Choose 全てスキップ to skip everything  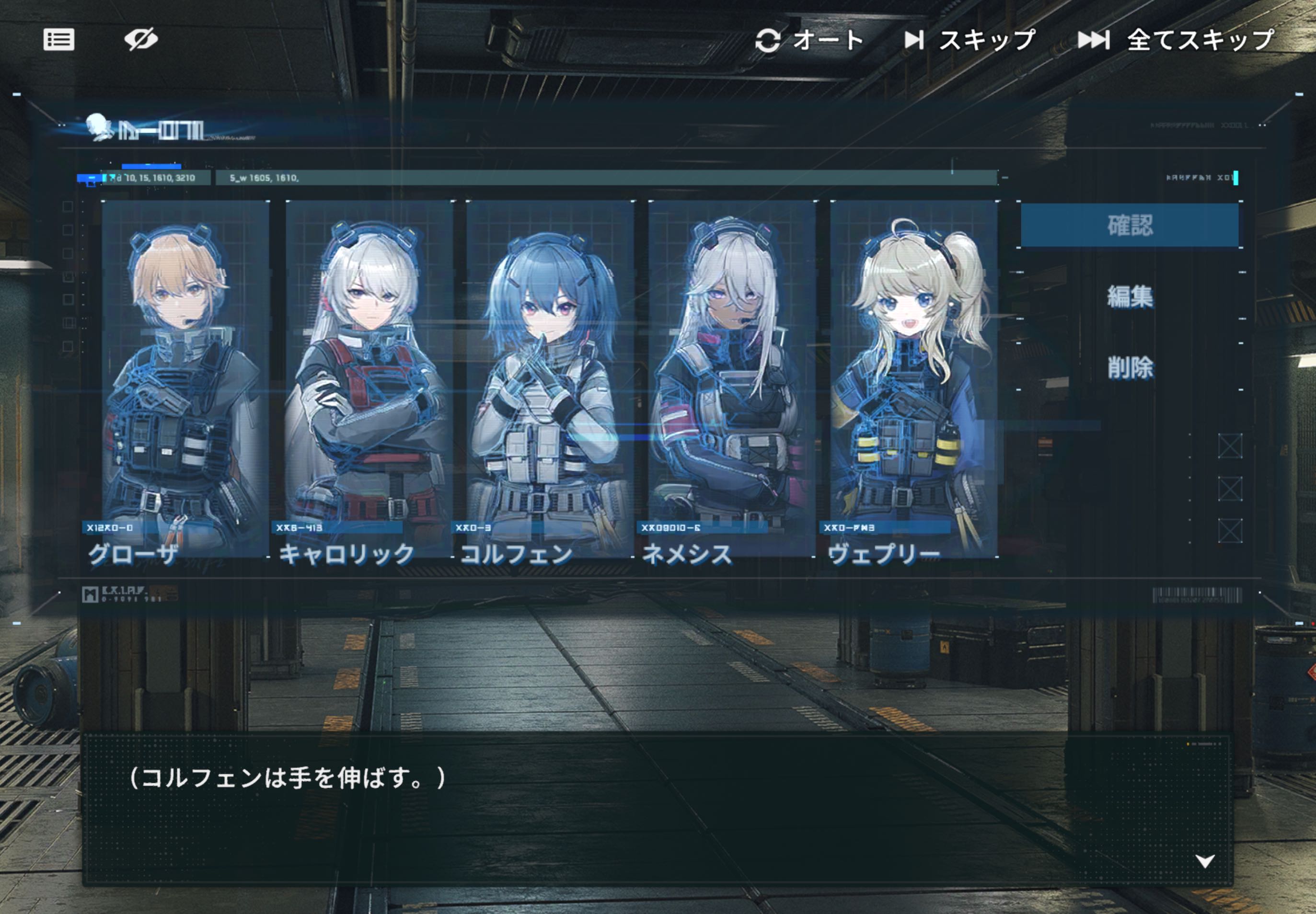click(x=1175, y=40)
